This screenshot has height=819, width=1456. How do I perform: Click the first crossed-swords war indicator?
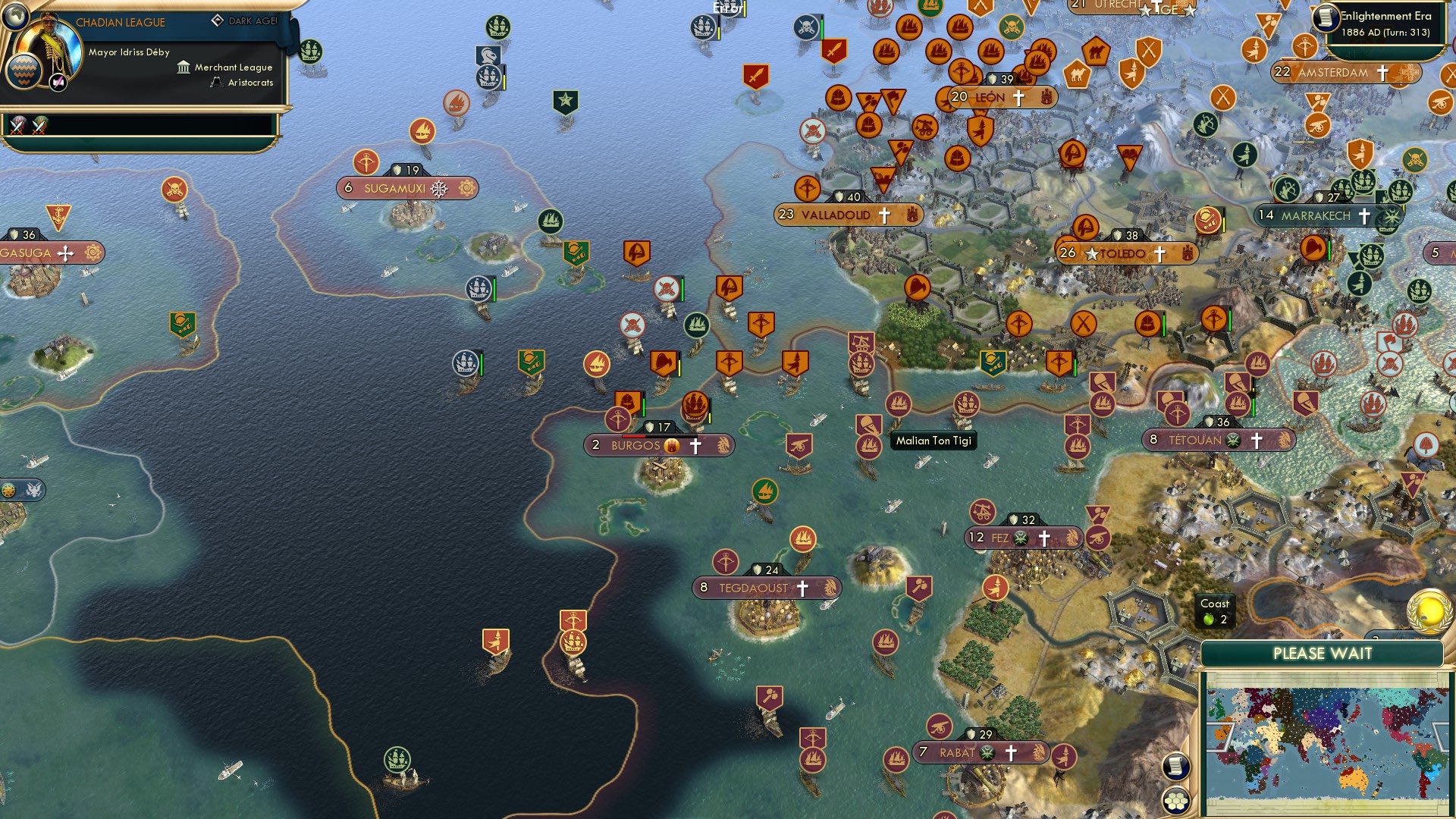(15, 125)
